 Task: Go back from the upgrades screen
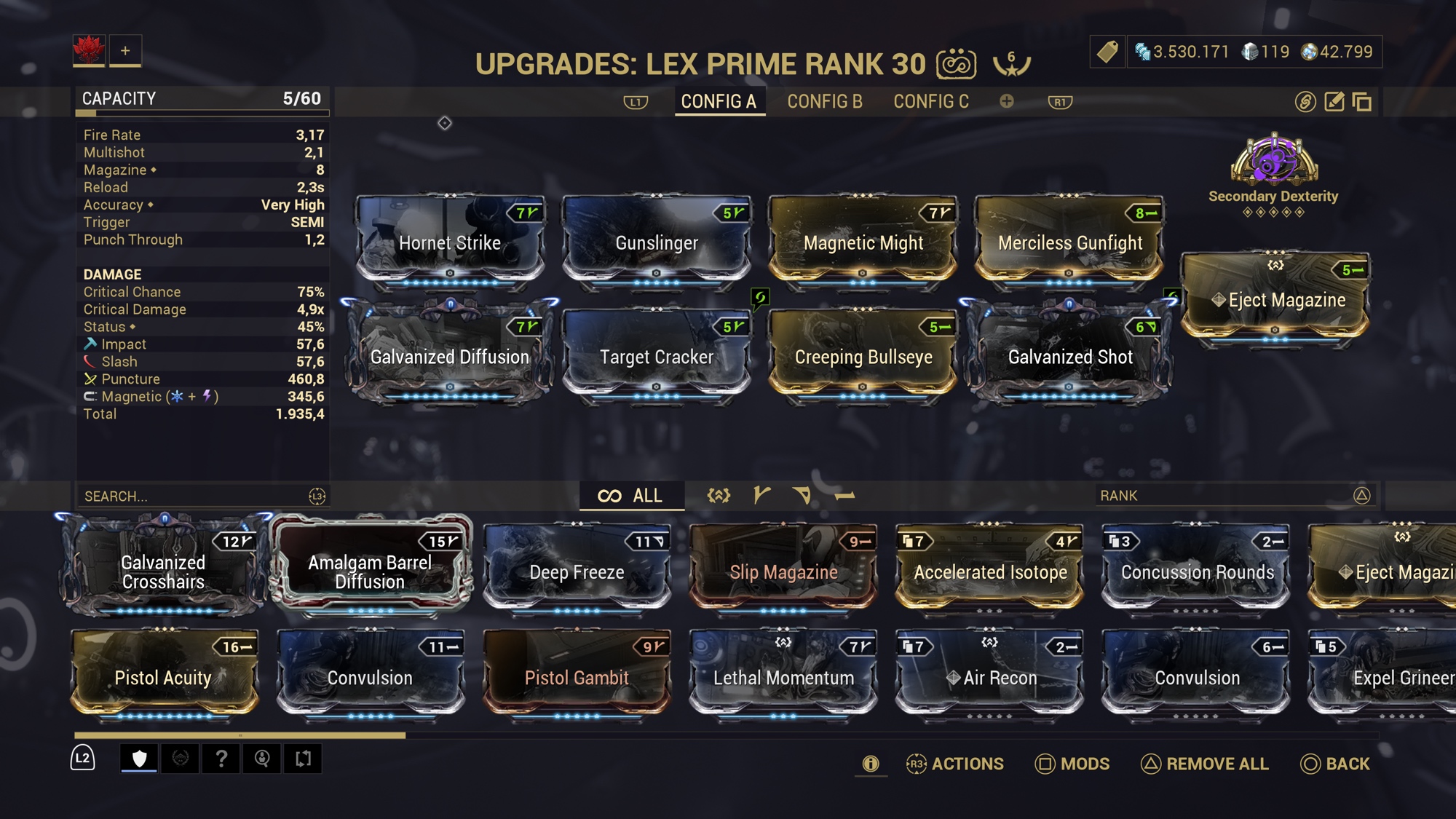(1335, 764)
